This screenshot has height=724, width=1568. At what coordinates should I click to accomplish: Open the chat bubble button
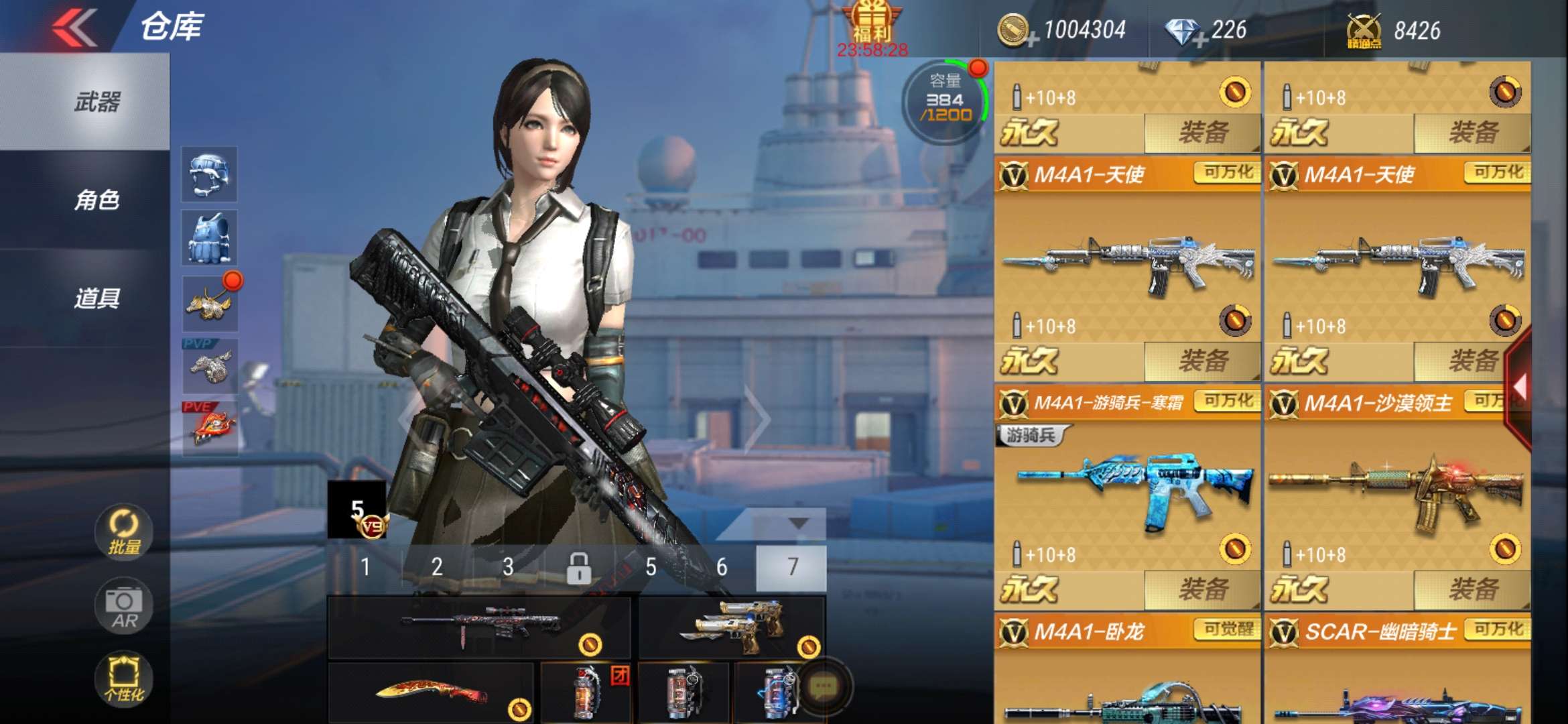(824, 686)
